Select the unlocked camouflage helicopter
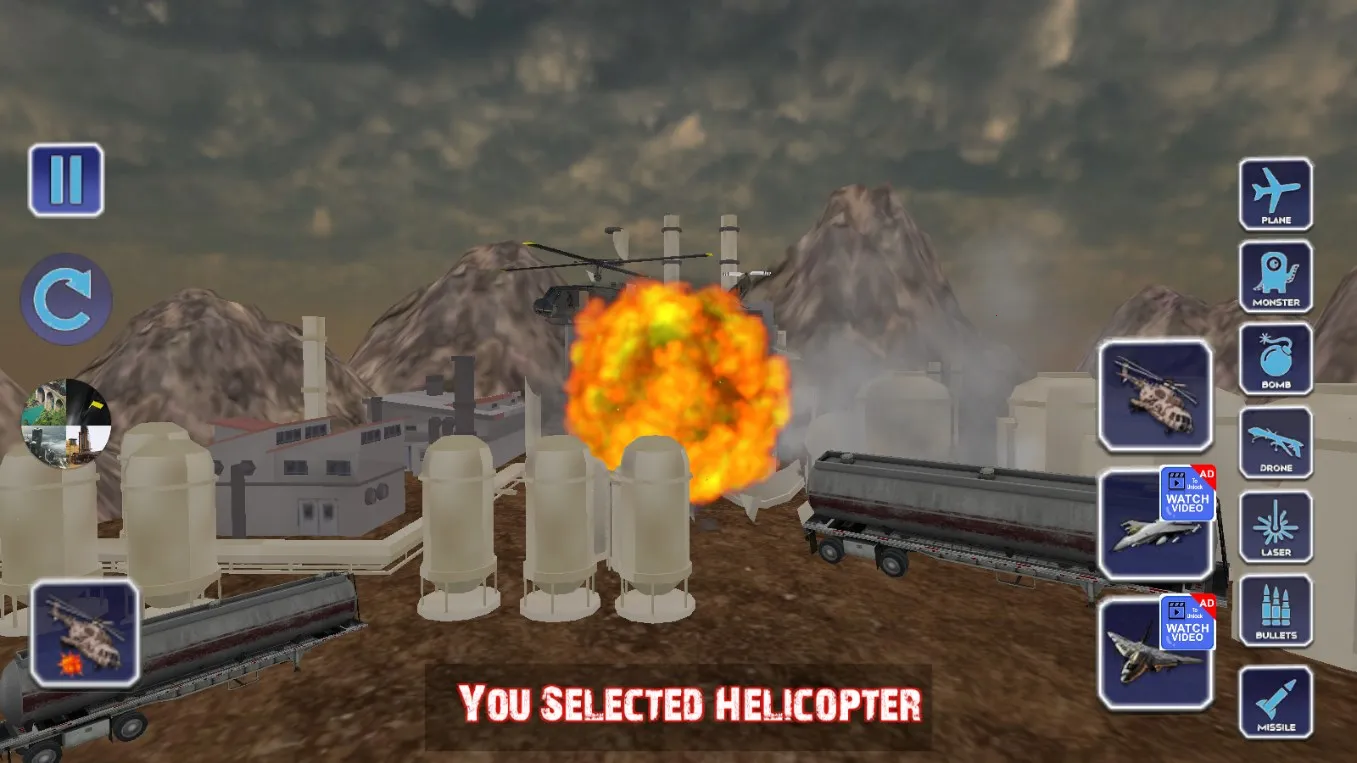Viewport: 1357px width, 763px height. point(1155,397)
